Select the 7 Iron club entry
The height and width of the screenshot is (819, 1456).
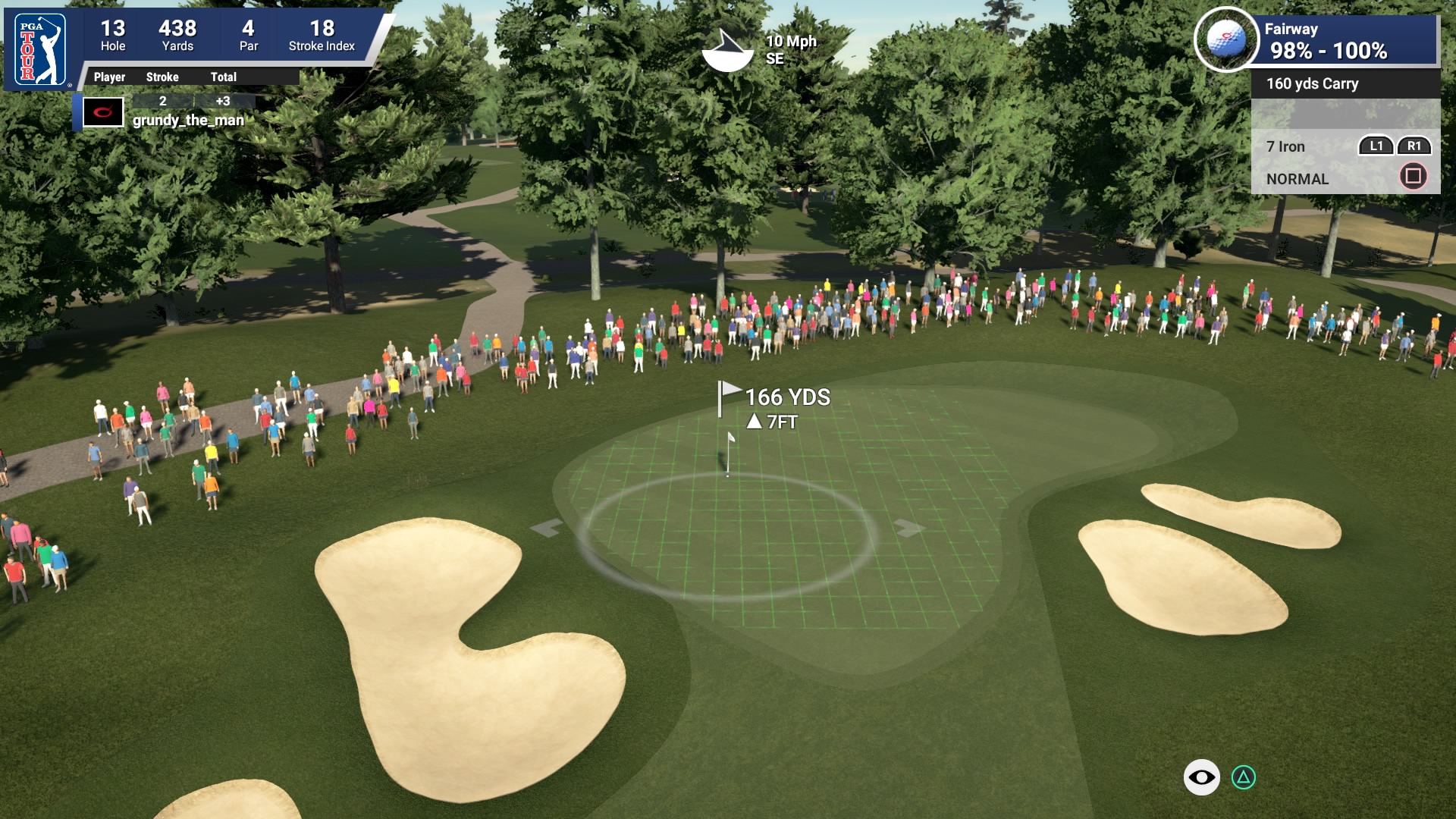(x=1286, y=146)
